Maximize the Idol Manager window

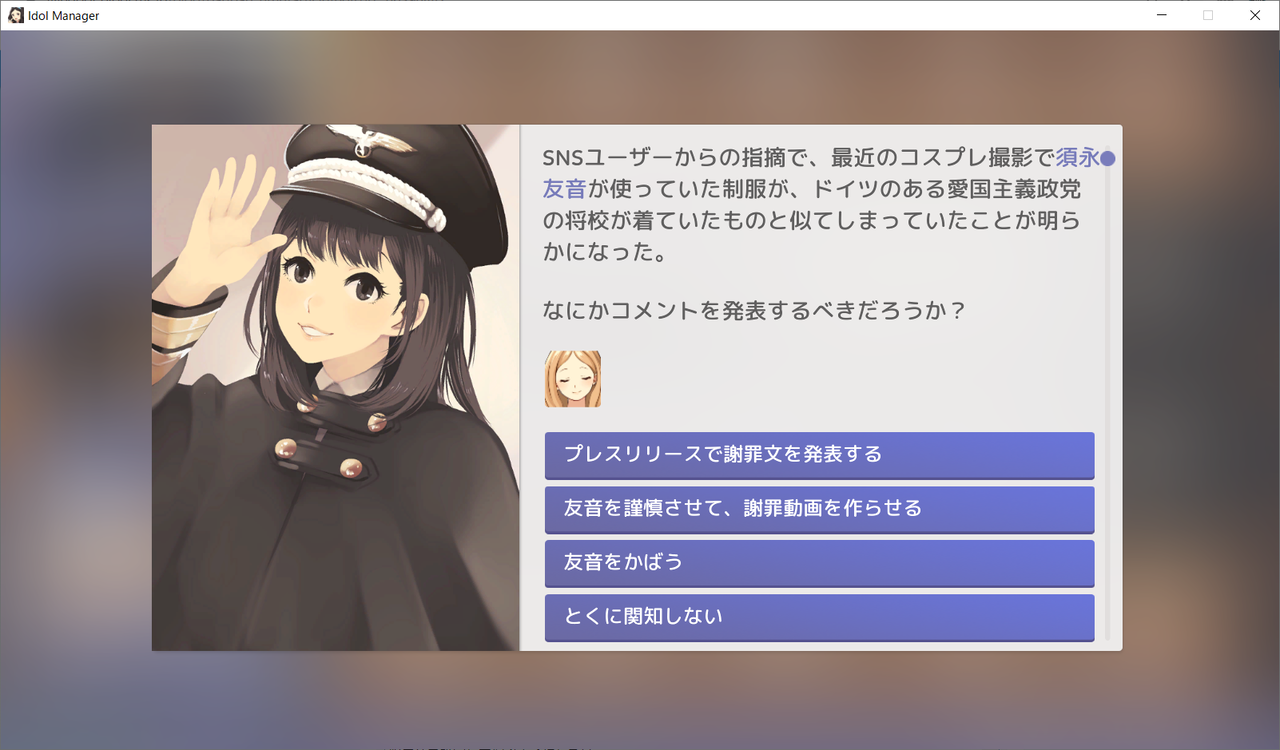(1208, 15)
